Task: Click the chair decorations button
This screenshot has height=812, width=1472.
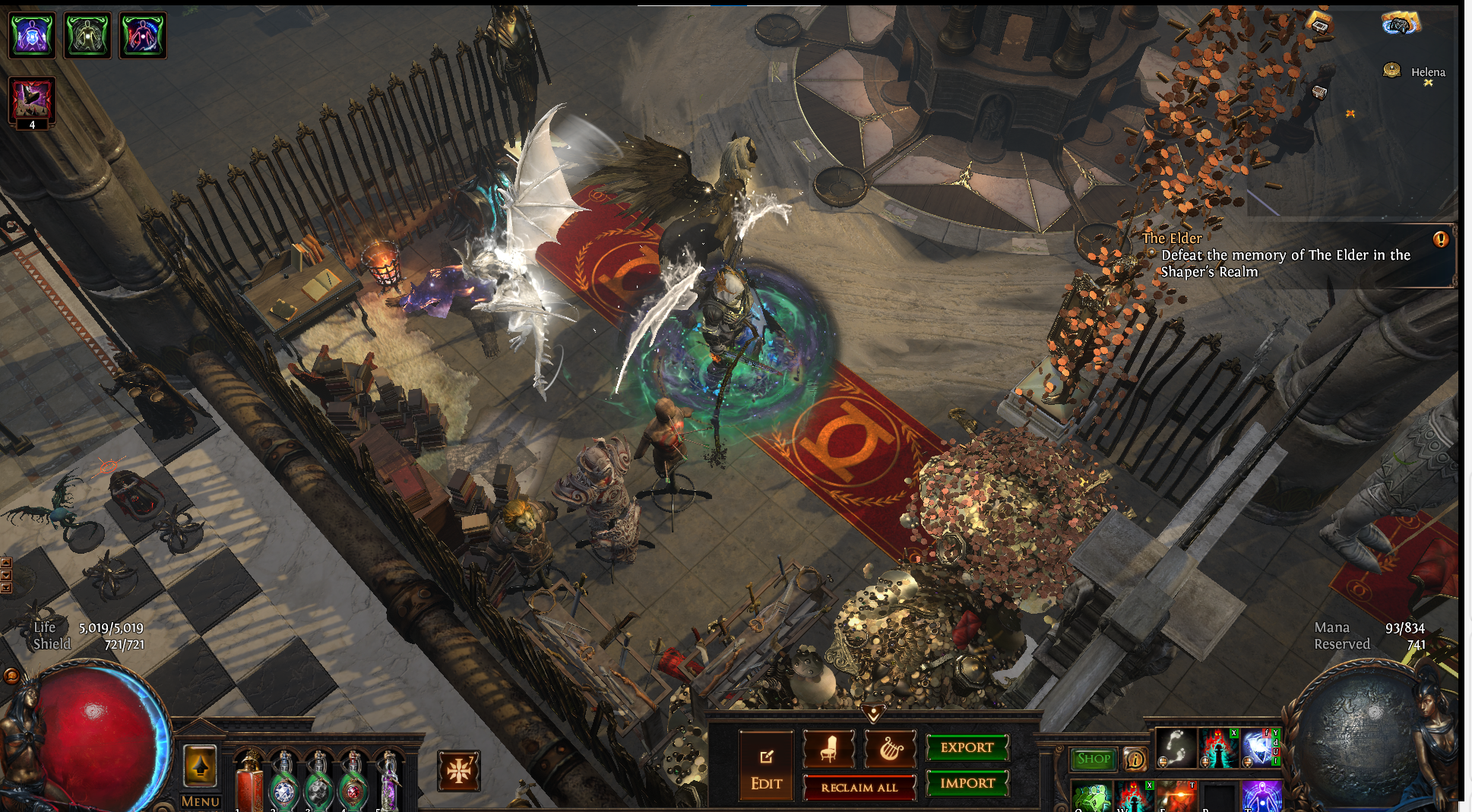Action: pyautogui.click(x=828, y=749)
